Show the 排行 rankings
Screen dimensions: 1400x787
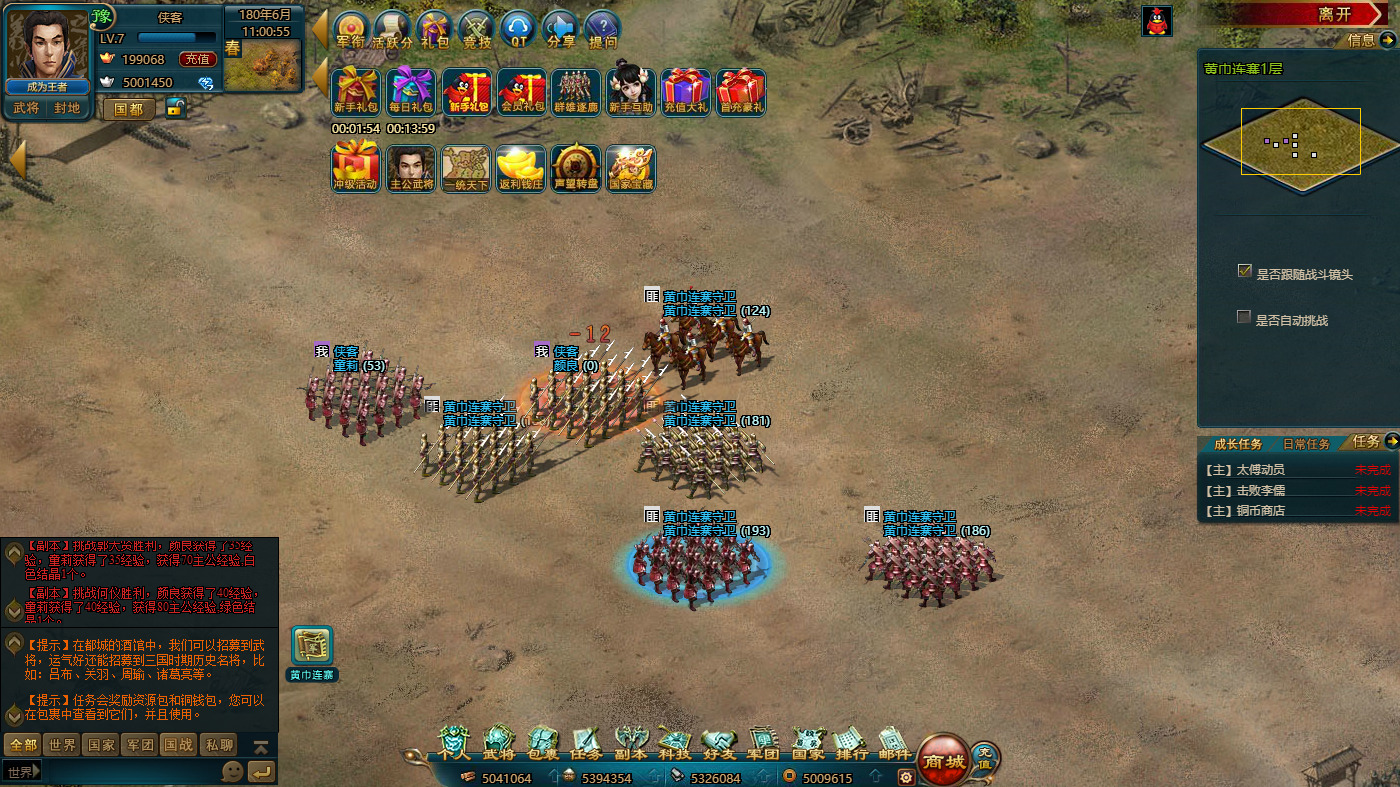(x=851, y=743)
